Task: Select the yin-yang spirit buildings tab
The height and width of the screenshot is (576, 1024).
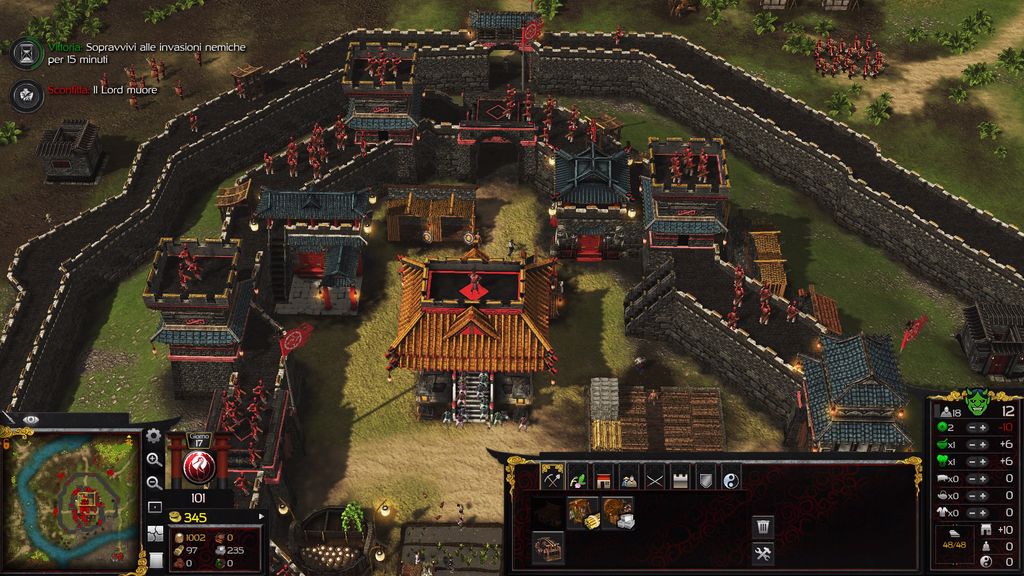Action: click(730, 478)
